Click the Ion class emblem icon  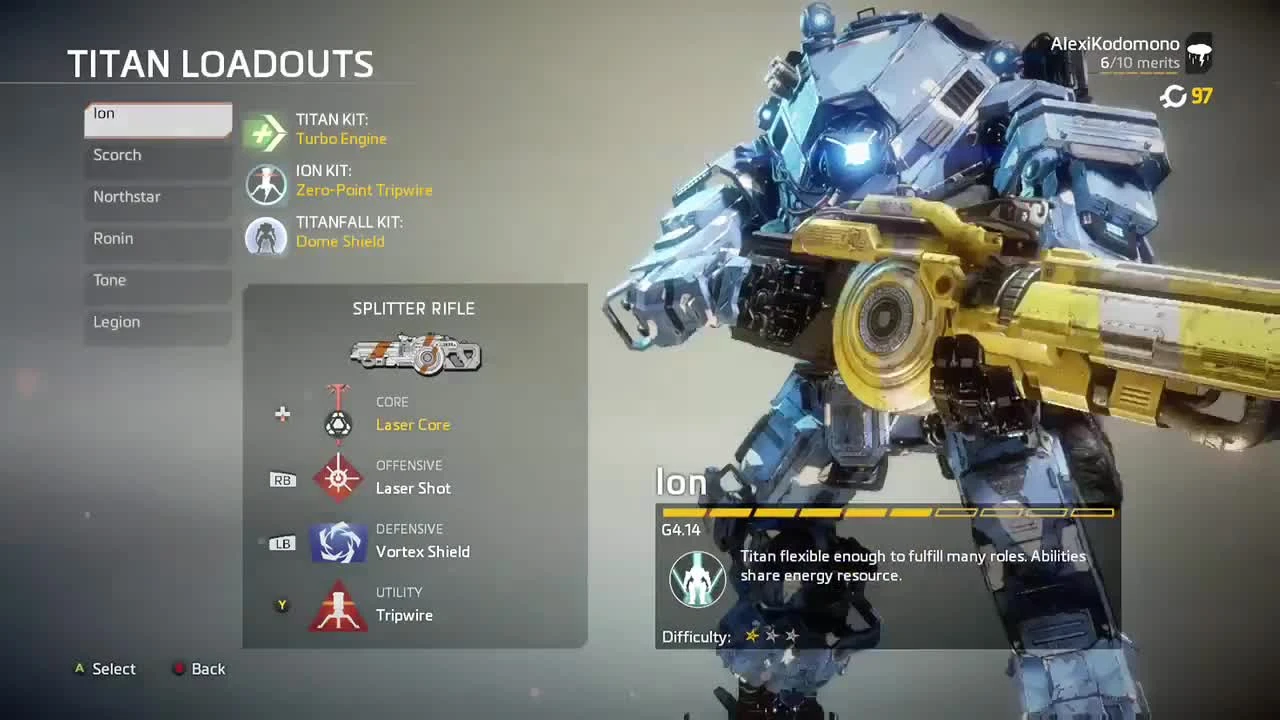coord(697,579)
